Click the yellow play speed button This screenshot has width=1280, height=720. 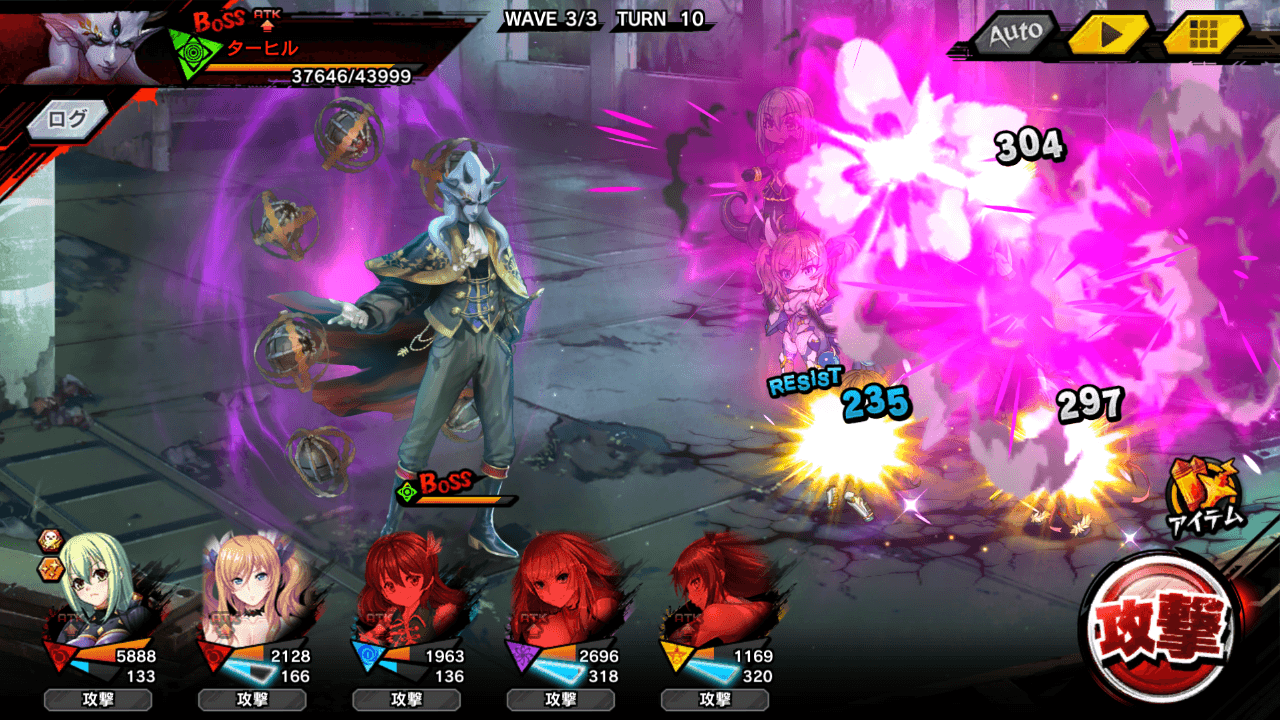[1109, 33]
